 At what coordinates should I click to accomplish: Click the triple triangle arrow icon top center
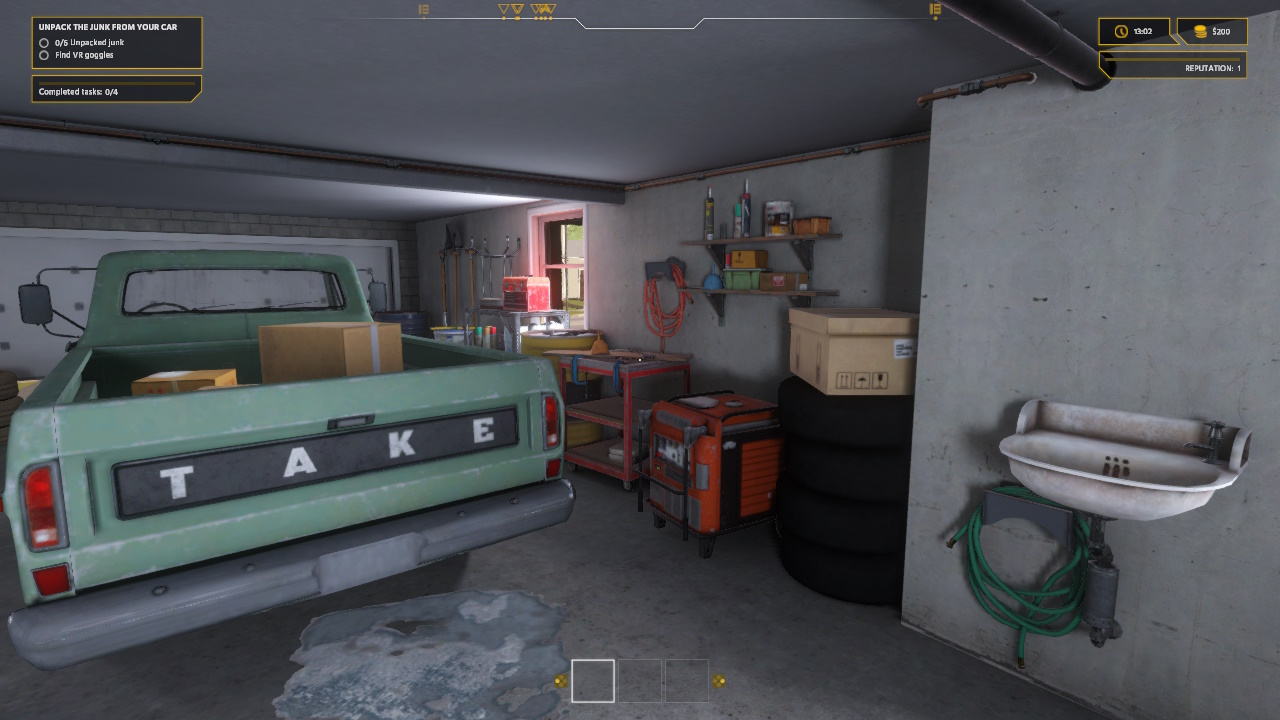click(x=542, y=9)
